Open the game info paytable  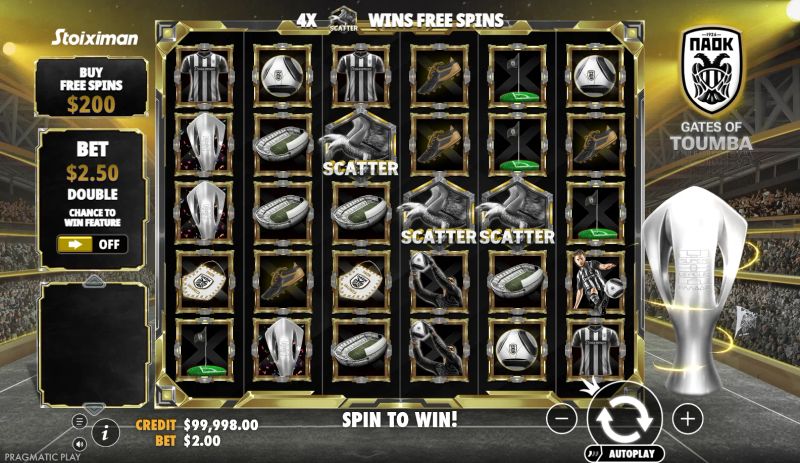point(105,432)
